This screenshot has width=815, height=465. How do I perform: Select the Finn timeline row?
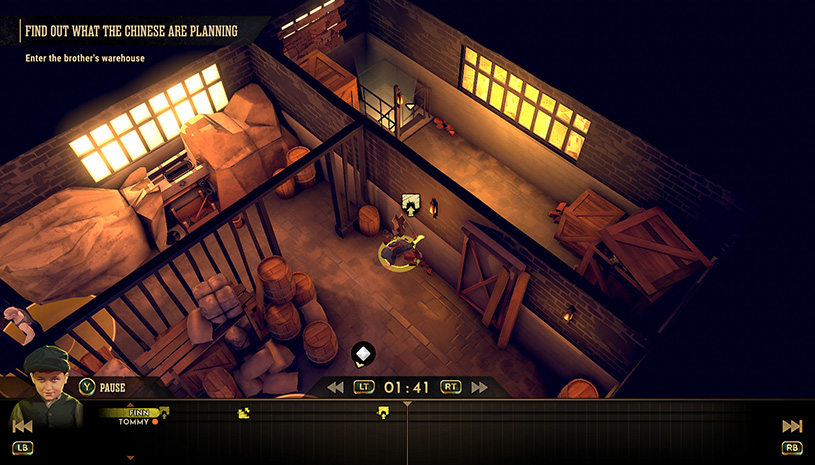point(137,411)
